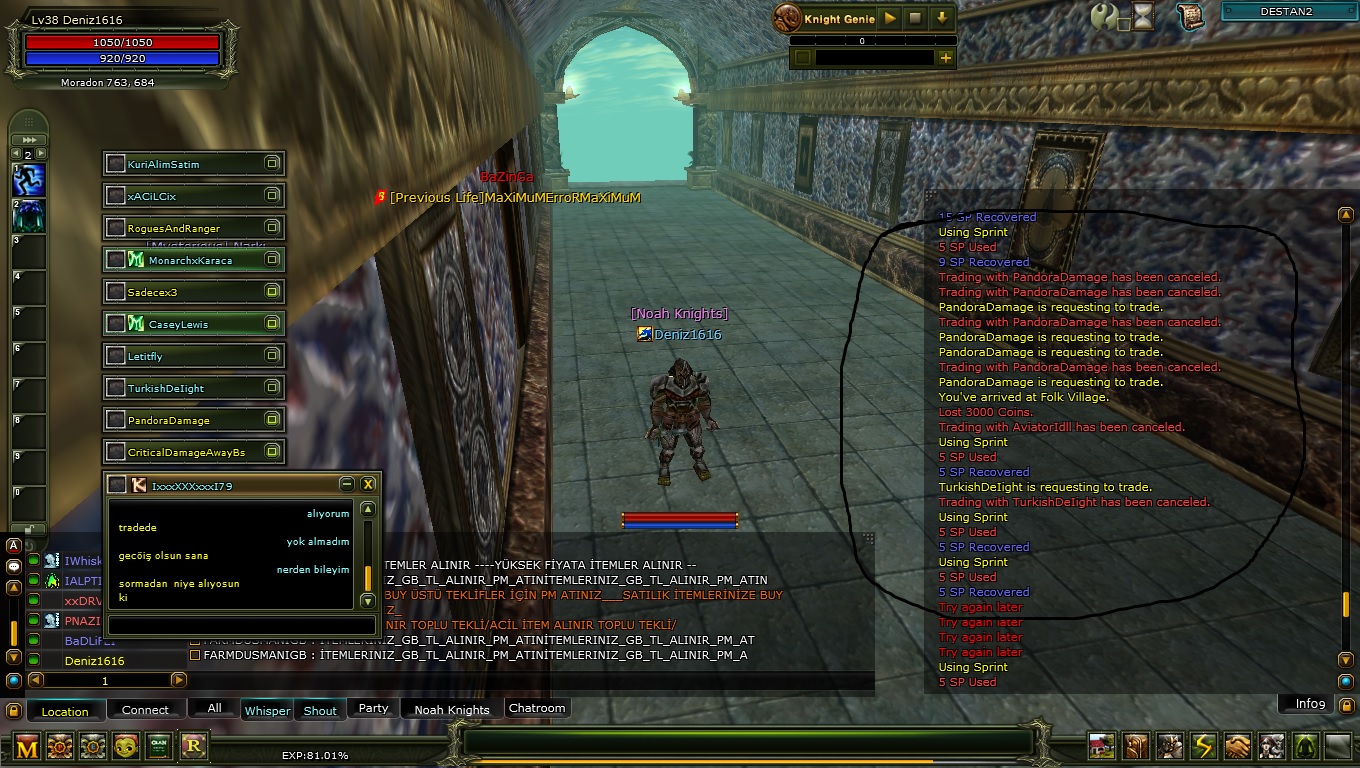Start a trade via the handshake icon

(x=1236, y=747)
